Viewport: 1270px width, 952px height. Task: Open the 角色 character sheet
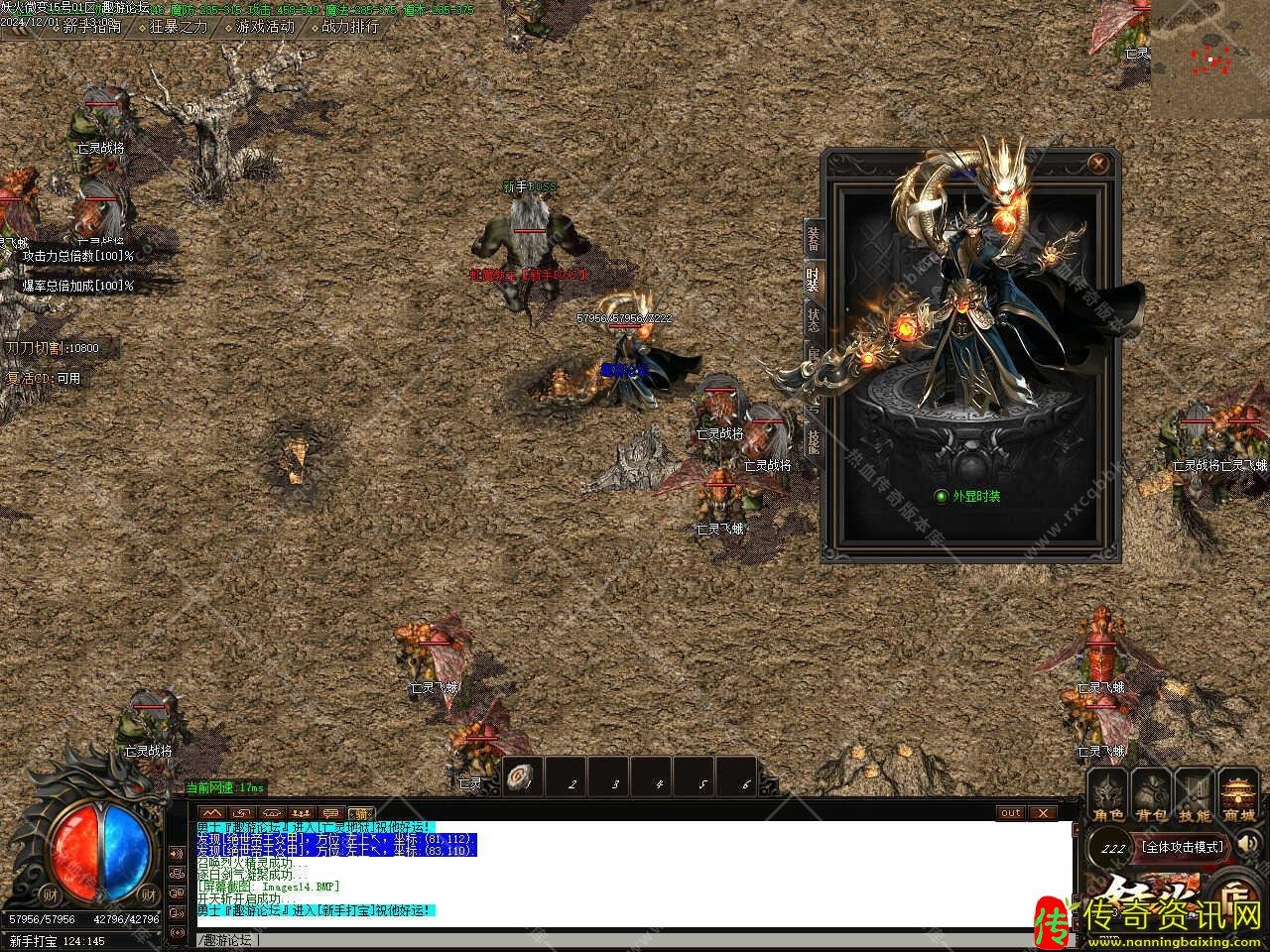pos(1108,797)
